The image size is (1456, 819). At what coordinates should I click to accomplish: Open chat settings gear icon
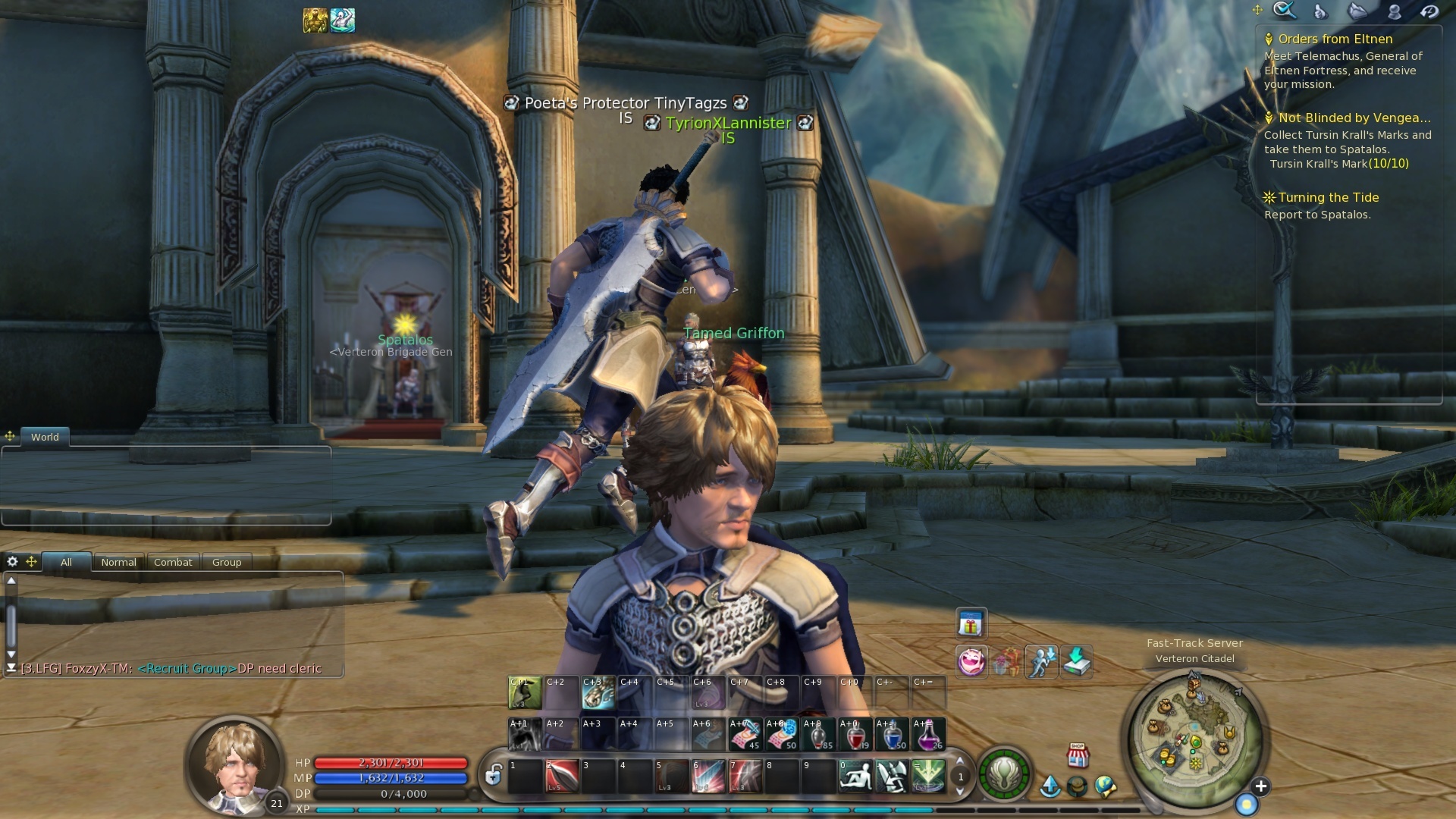(12, 562)
